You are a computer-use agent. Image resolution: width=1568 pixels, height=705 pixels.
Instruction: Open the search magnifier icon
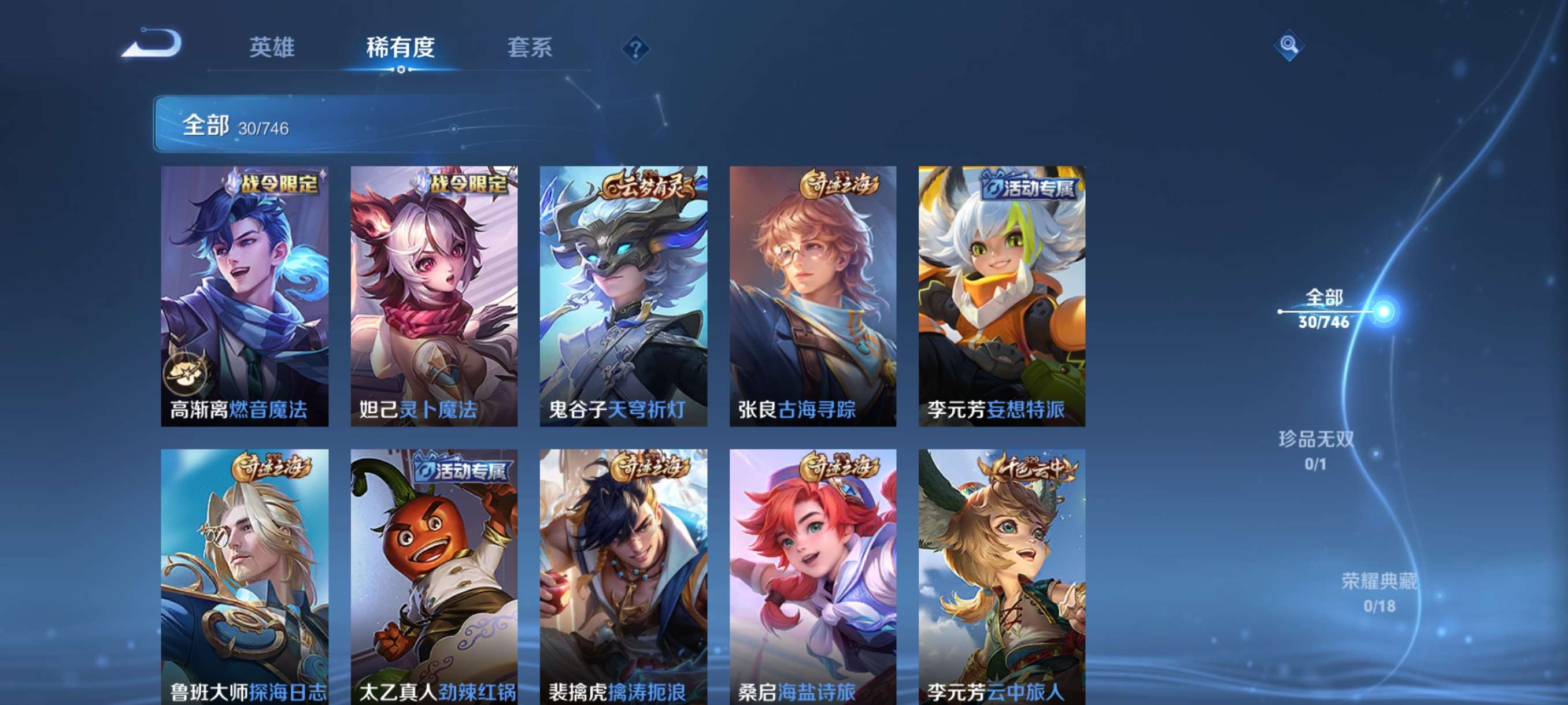[x=1290, y=46]
